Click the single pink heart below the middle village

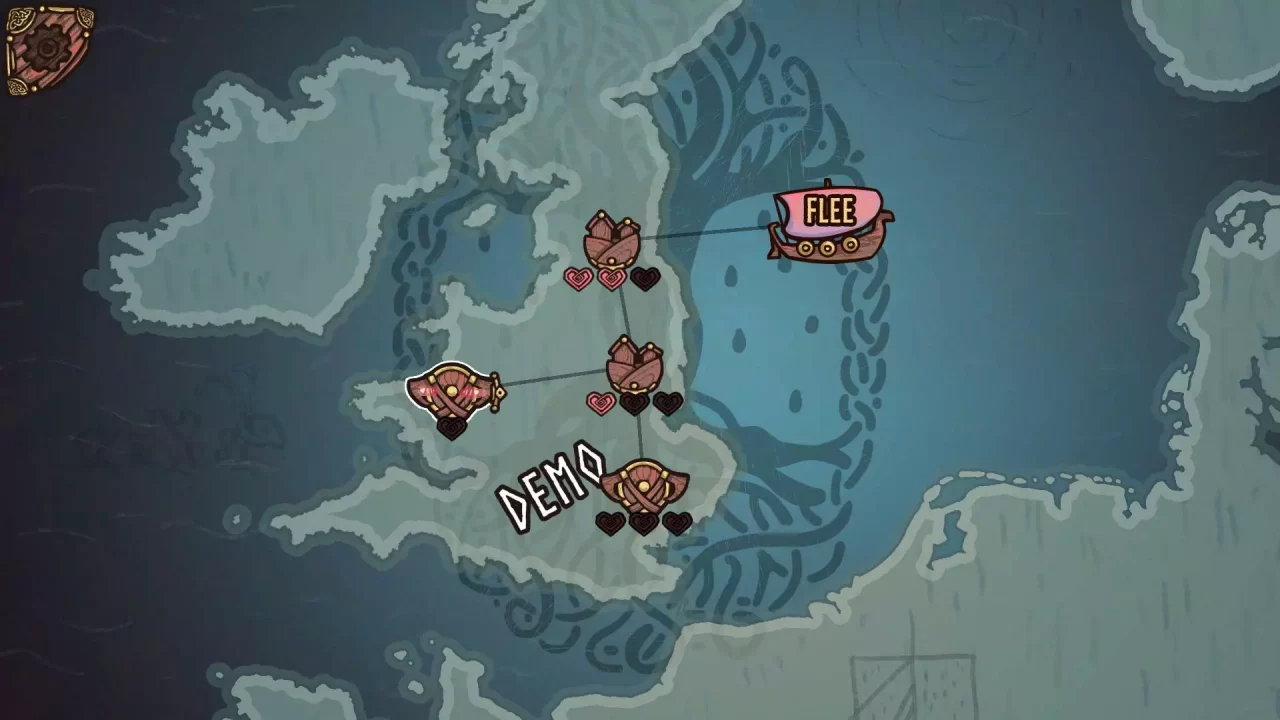click(x=601, y=402)
